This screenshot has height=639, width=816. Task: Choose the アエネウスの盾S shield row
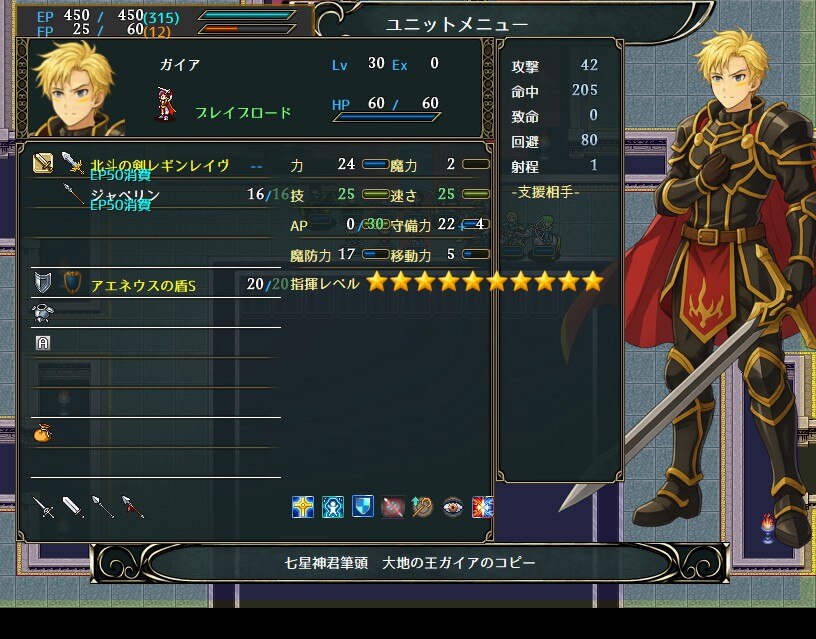[x=150, y=284]
